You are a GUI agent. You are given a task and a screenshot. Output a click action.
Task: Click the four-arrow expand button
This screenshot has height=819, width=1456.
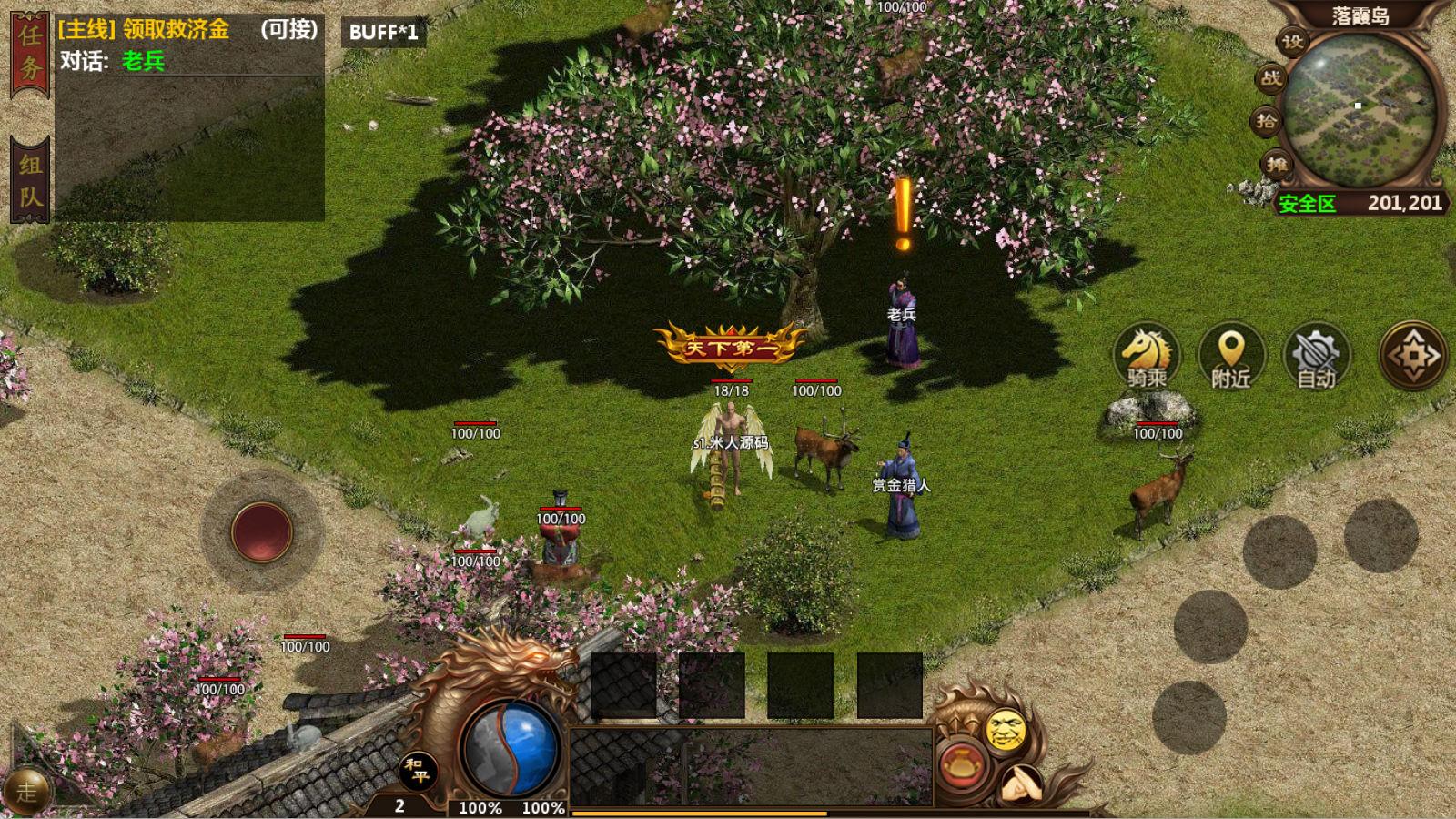click(1413, 355)
